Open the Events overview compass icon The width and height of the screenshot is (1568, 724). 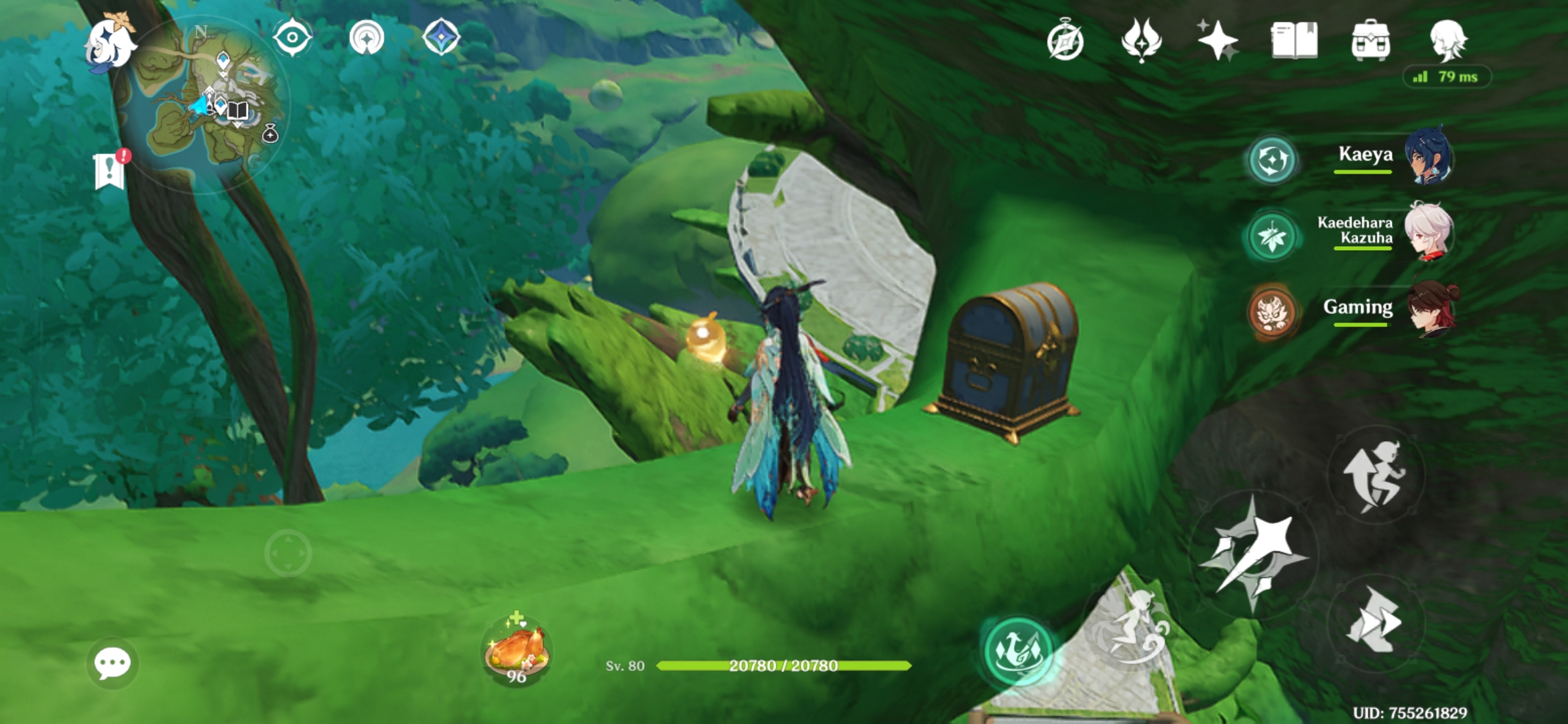pos(1067,42)
